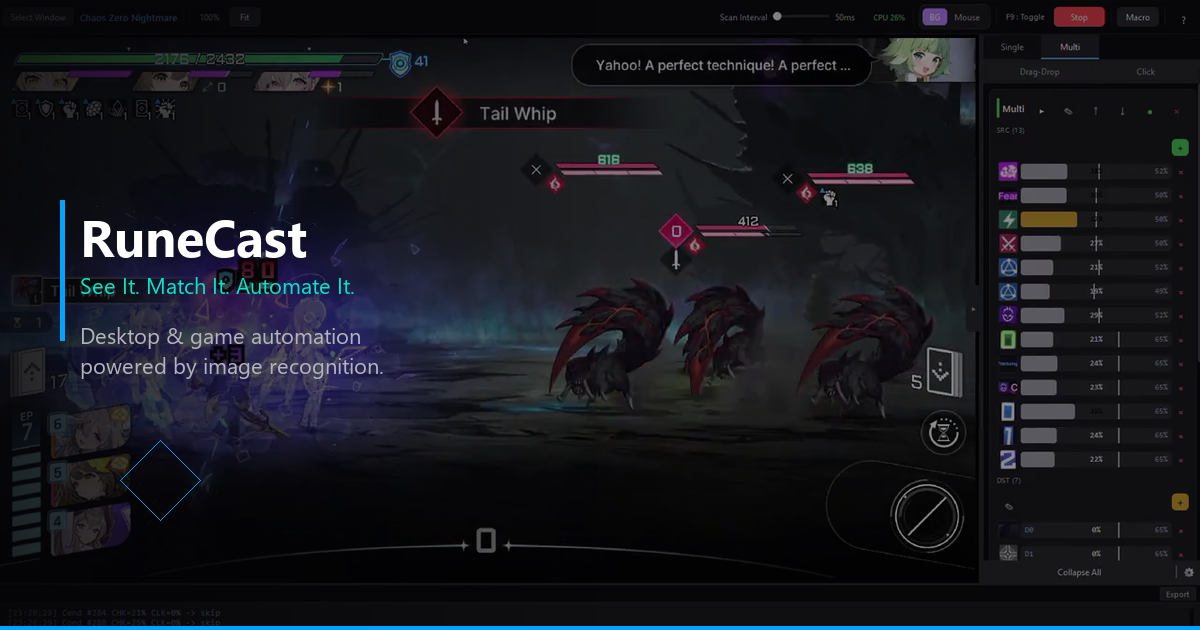Click Collapse All in the side panel
This screenshot has width=1200, height=630.
click(1079, 573)
